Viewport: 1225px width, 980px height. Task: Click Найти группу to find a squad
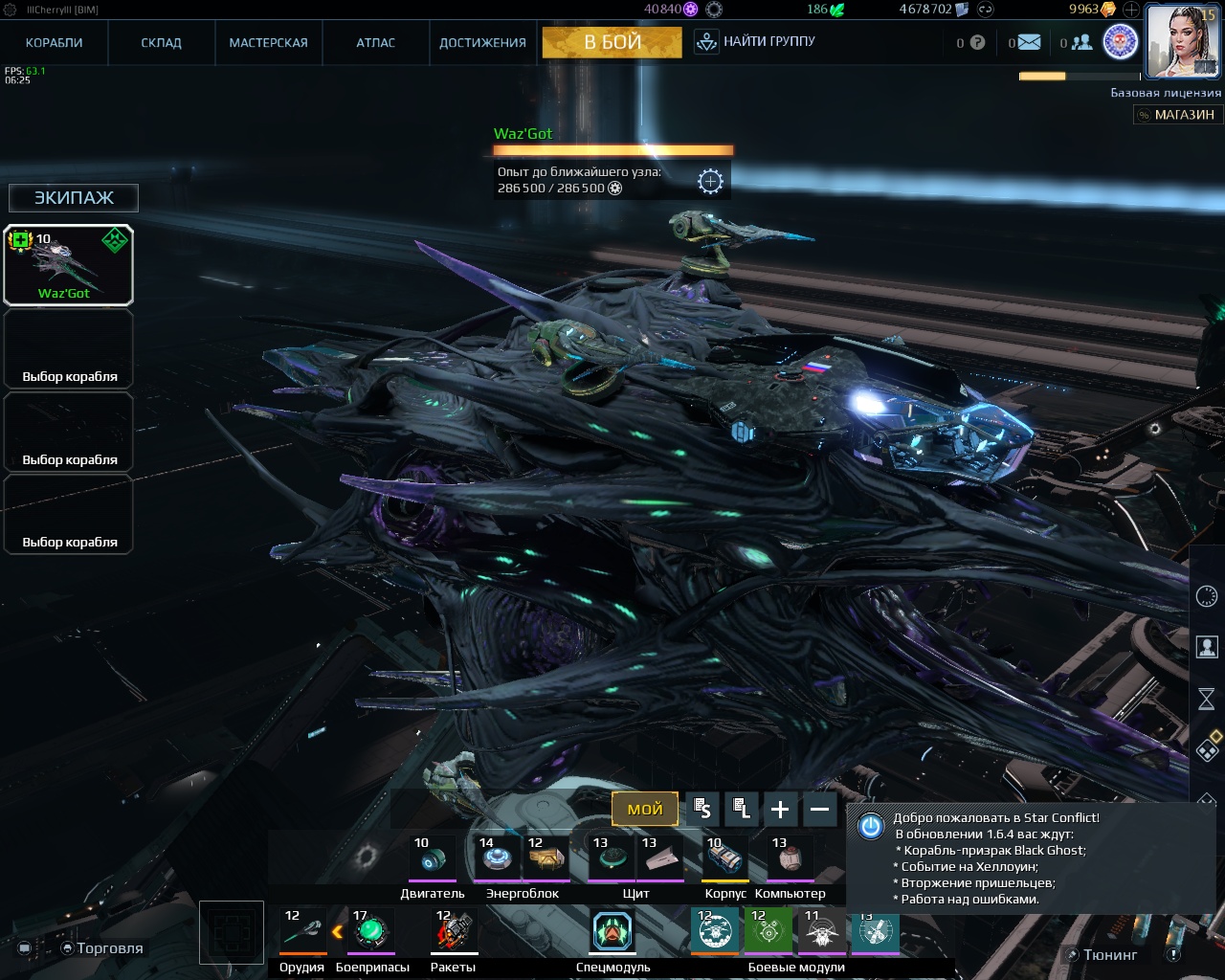coord(756,42)
